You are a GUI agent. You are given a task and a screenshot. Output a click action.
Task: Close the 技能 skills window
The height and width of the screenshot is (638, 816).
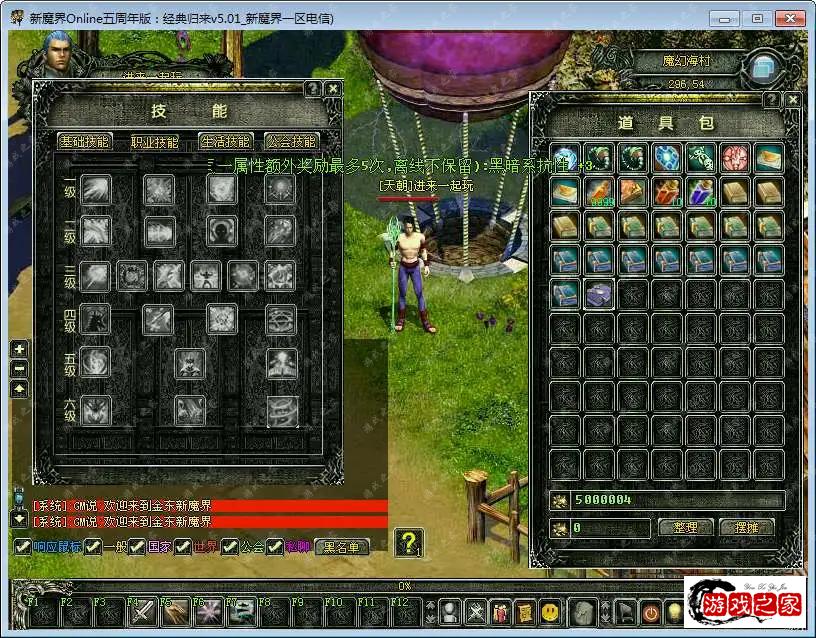click(x=333, y=89)
